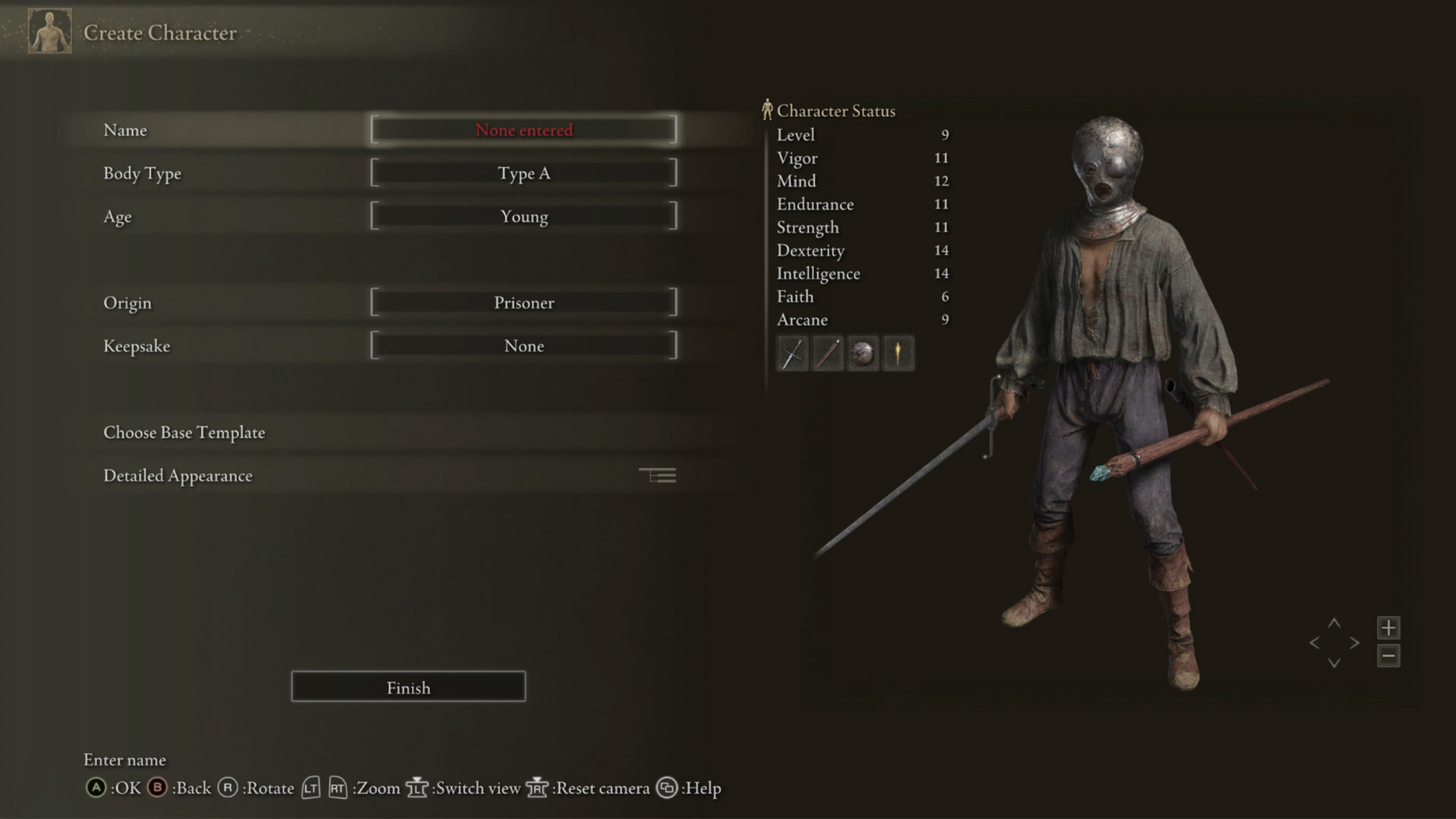Click the rift shield equipment slot
Screen dimensions: 1456x819
[862, 353]
